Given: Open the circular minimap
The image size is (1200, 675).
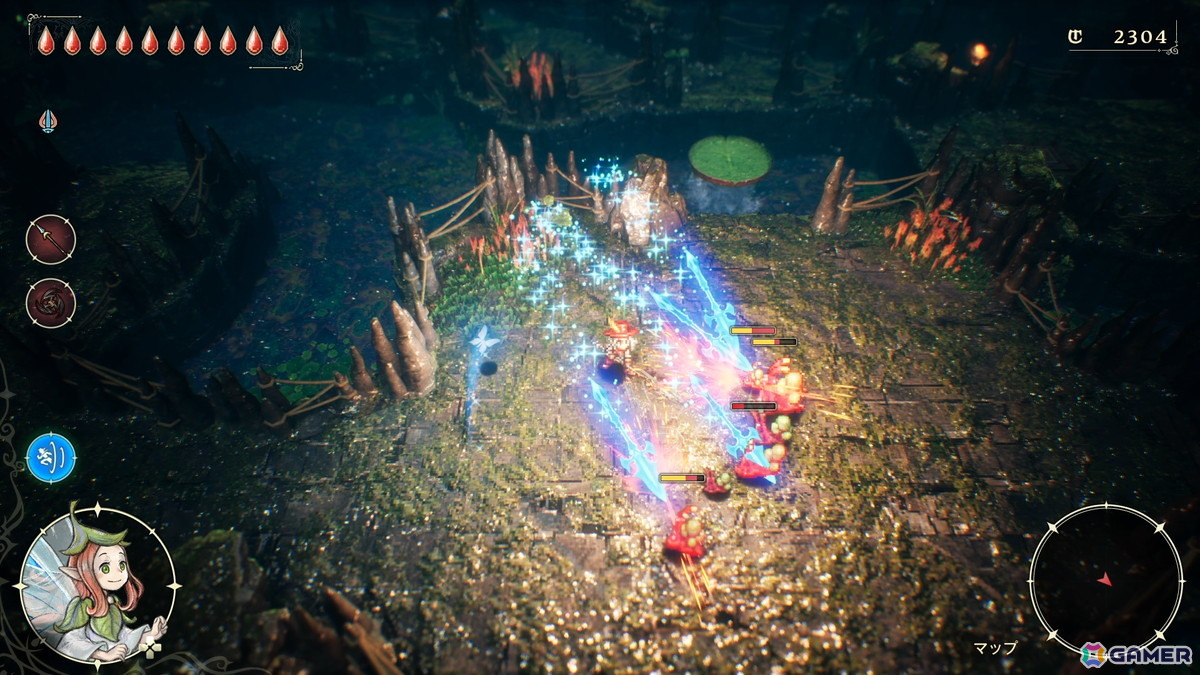Looking at the screenshot, I should click(1105, 579).
